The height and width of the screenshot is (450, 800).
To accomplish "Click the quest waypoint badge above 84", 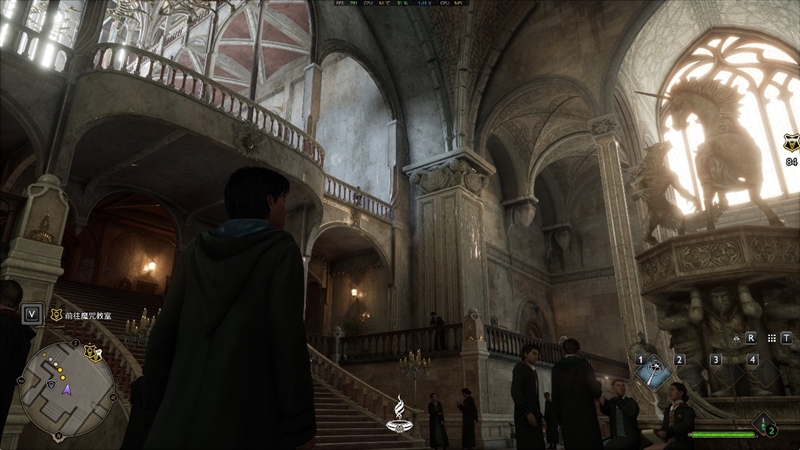I will click(x=791, y=144).
